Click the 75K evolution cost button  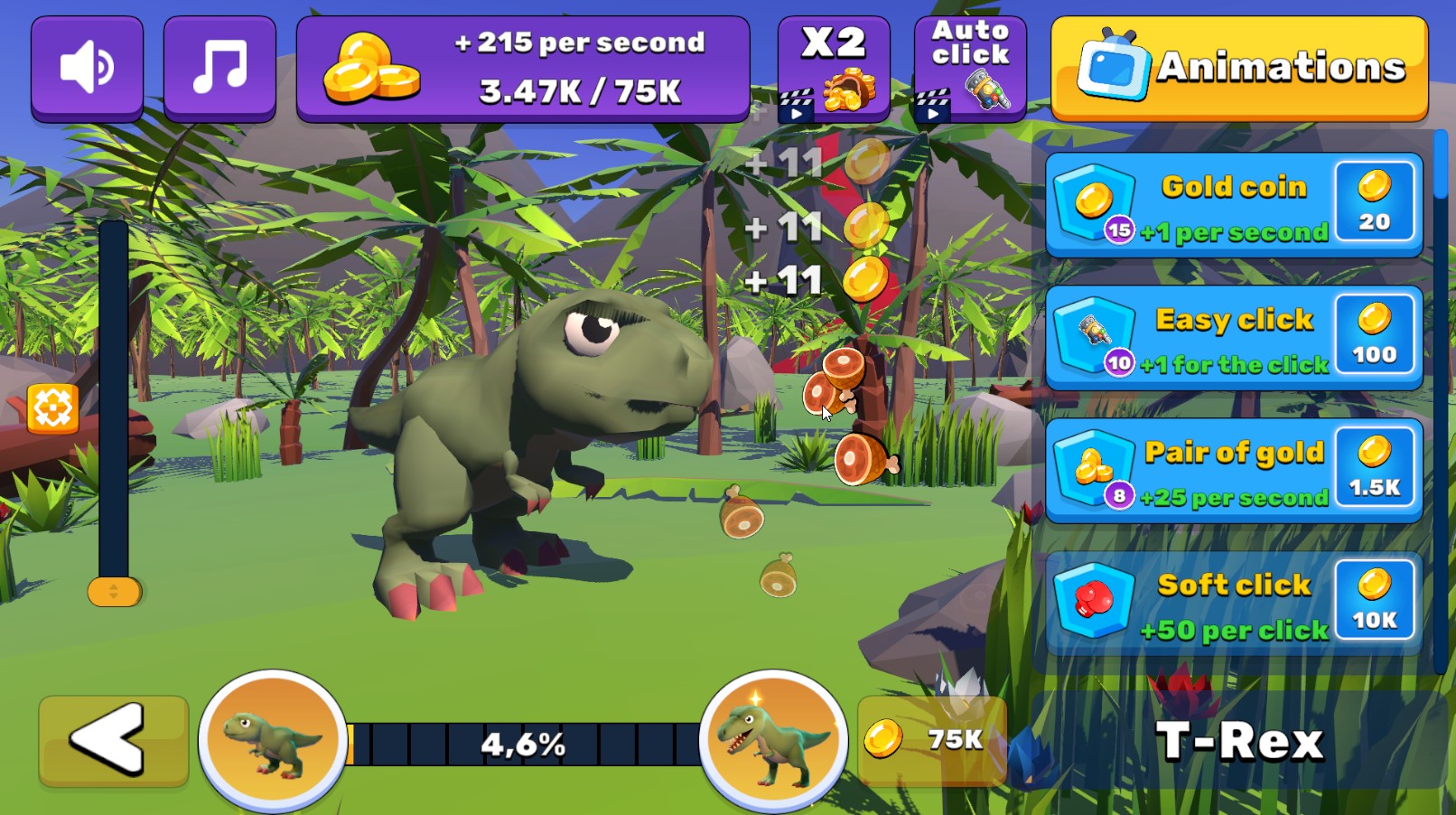click(931, 737)
